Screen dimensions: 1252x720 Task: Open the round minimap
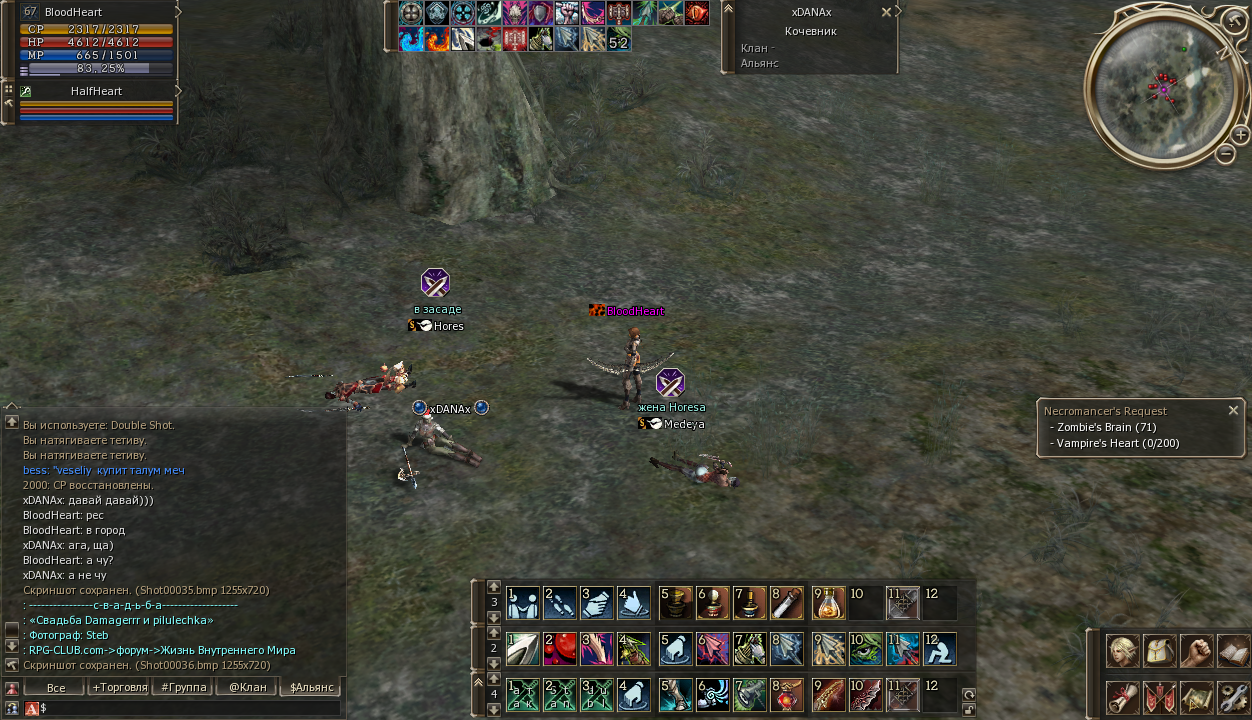(1161, 89)
